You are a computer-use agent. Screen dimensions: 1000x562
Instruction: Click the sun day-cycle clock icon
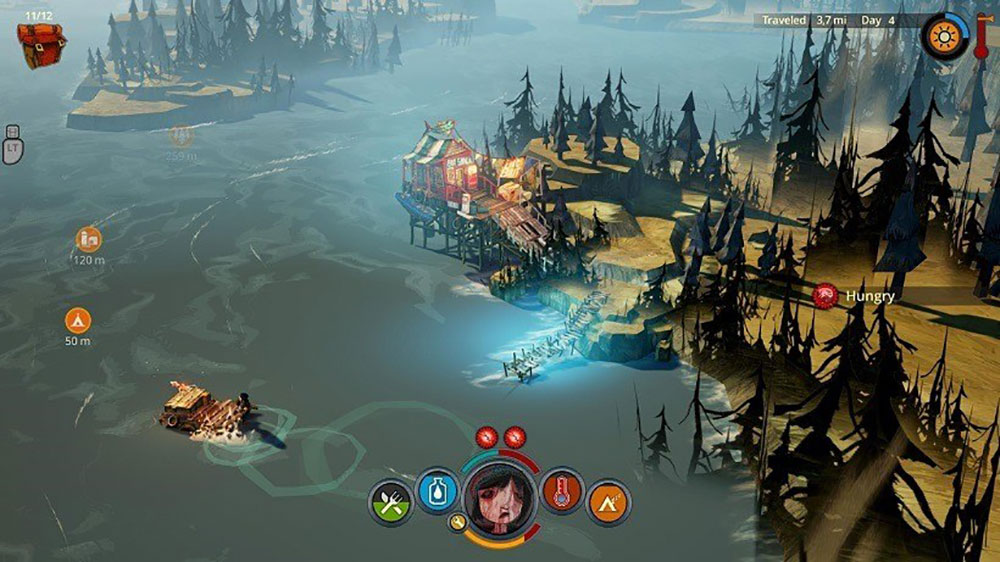click(x=942, y=37)
